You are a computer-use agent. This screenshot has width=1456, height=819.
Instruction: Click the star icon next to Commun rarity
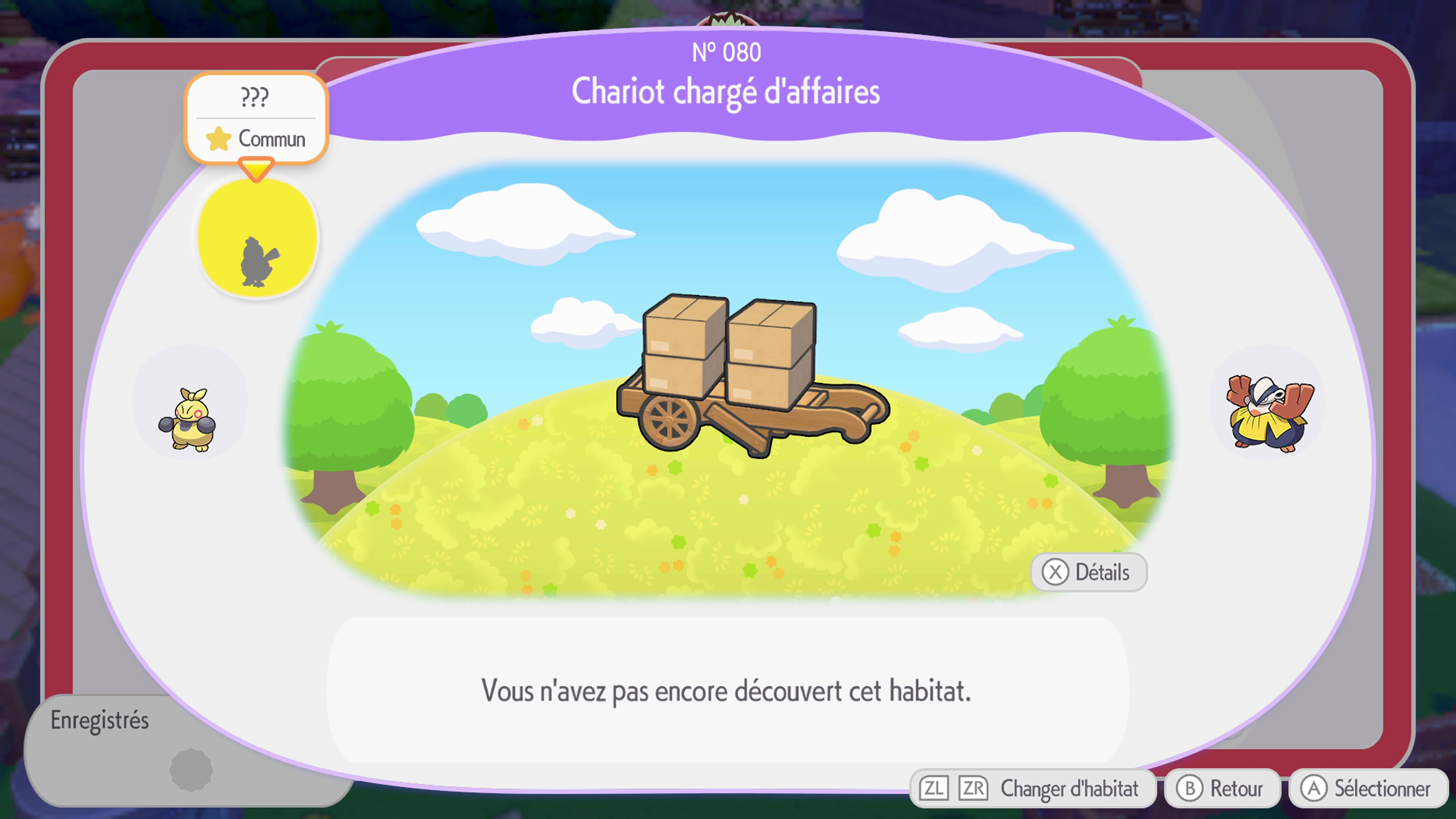220,139
